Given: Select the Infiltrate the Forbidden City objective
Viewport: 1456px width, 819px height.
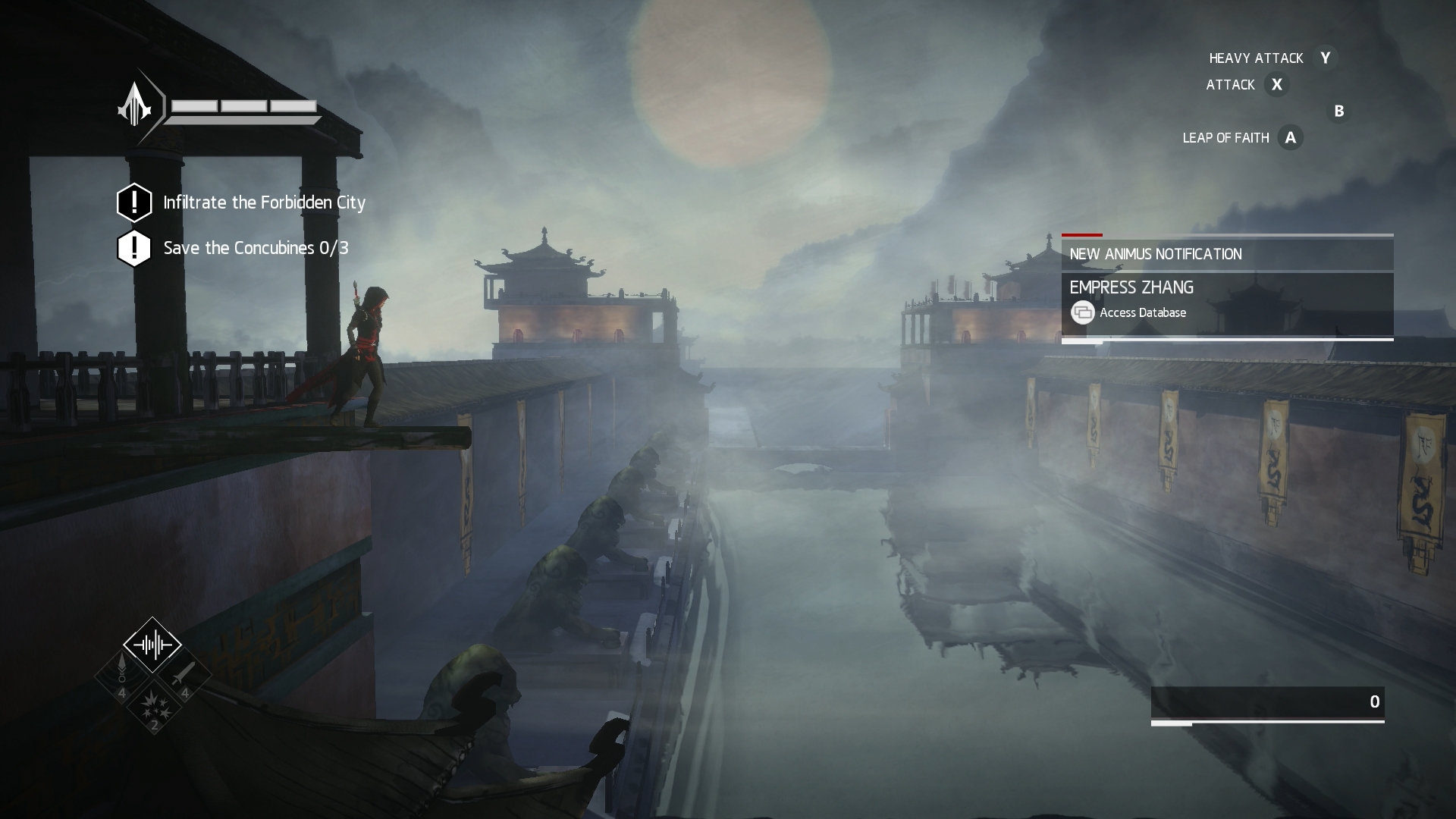Looking at the screenshot, I should coord(264,202).
